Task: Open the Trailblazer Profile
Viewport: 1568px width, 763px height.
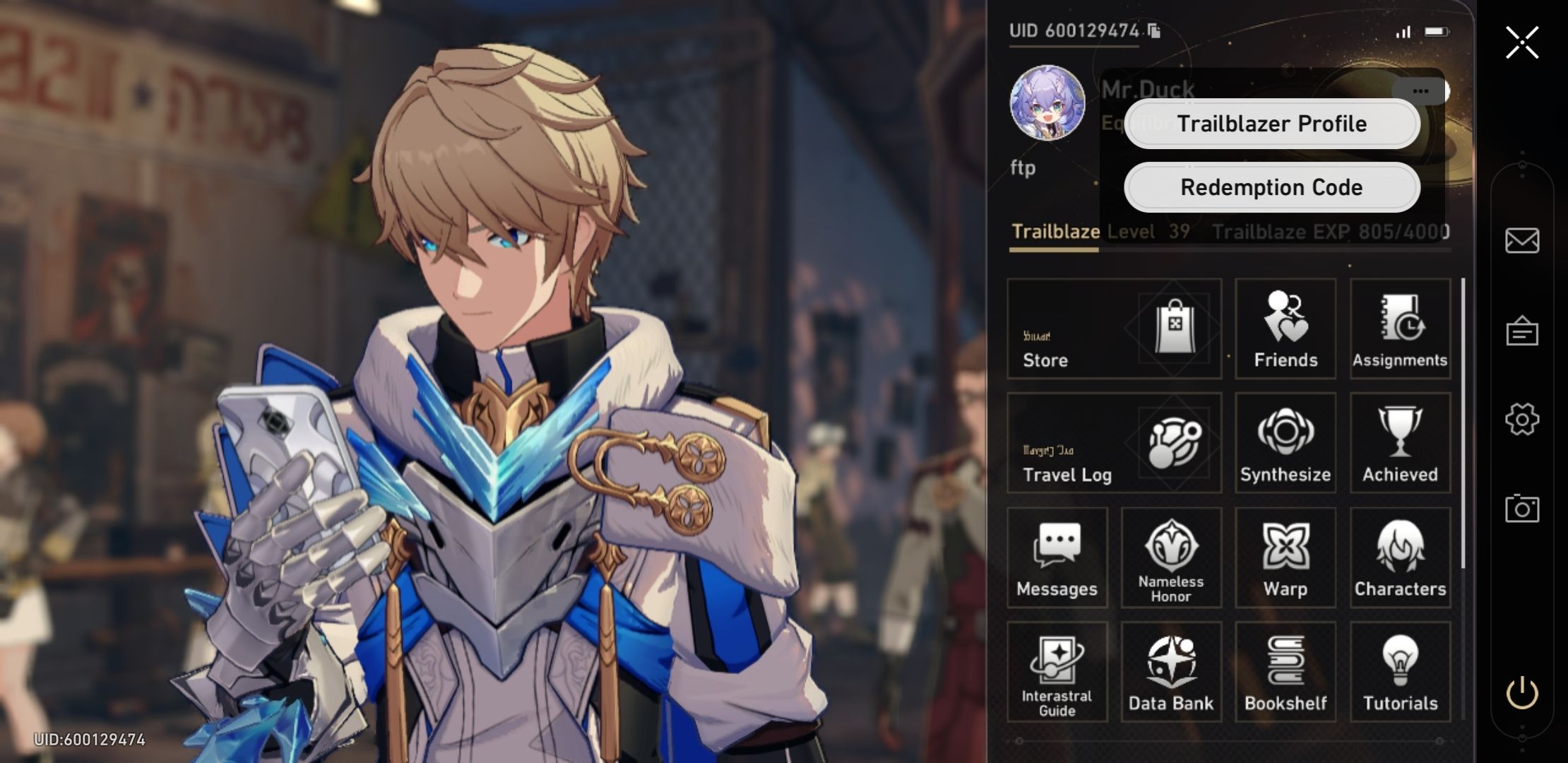Action: coord(1271,124)
